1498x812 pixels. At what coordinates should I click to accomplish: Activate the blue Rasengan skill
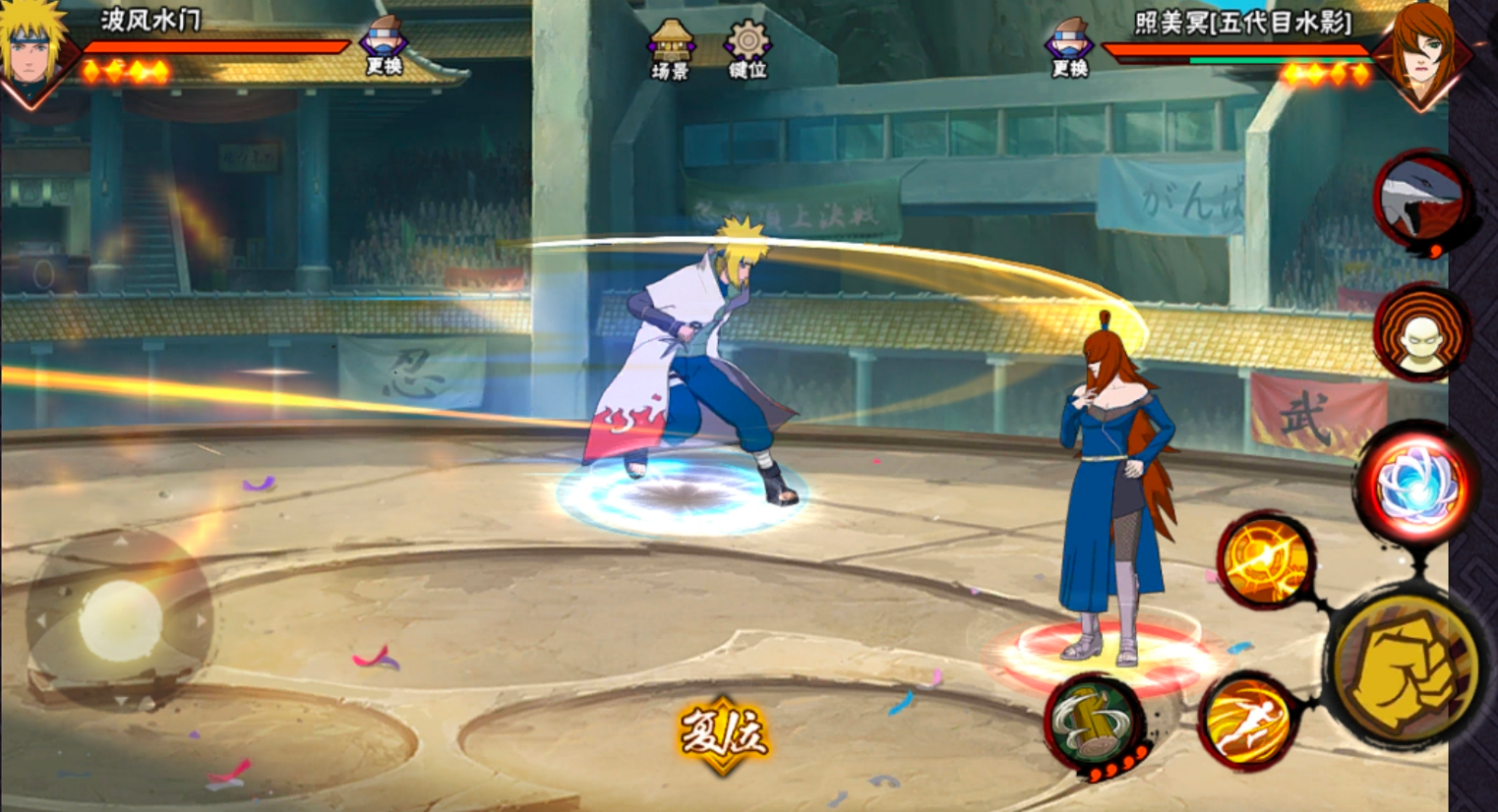coord(1415,485)
